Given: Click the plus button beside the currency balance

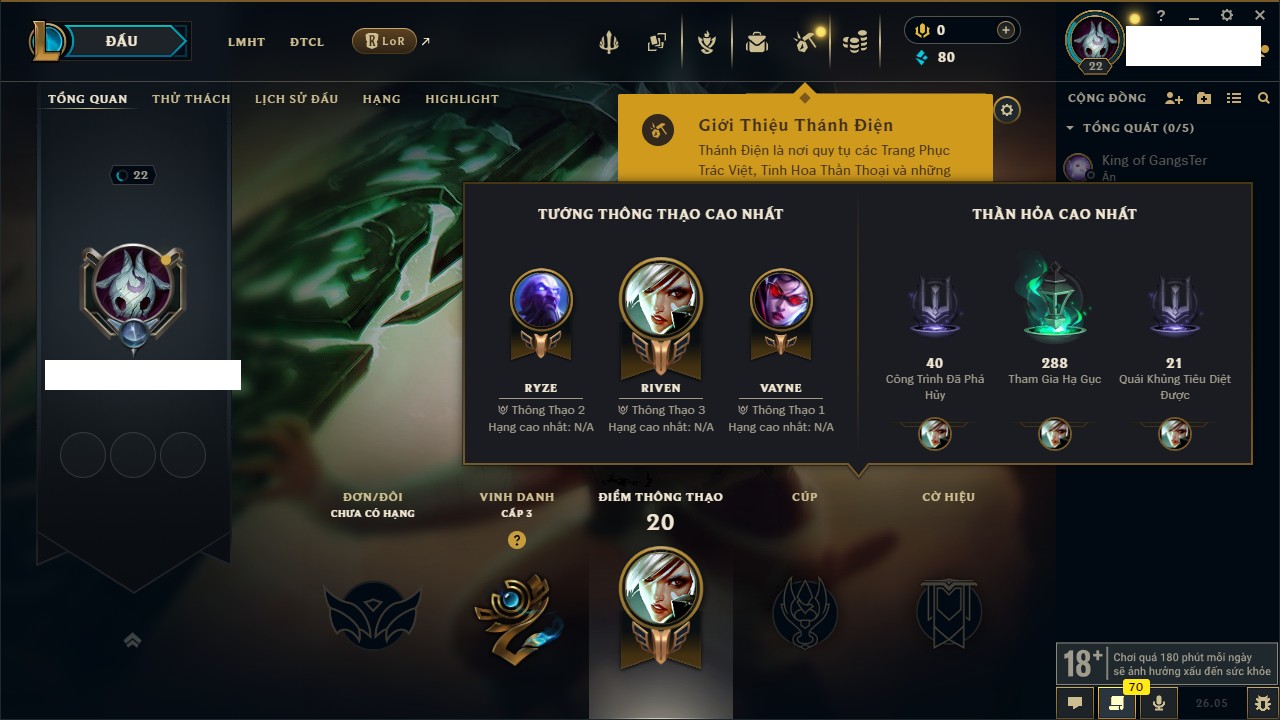Looking at the screenshot, I should tap(1005, 30).
